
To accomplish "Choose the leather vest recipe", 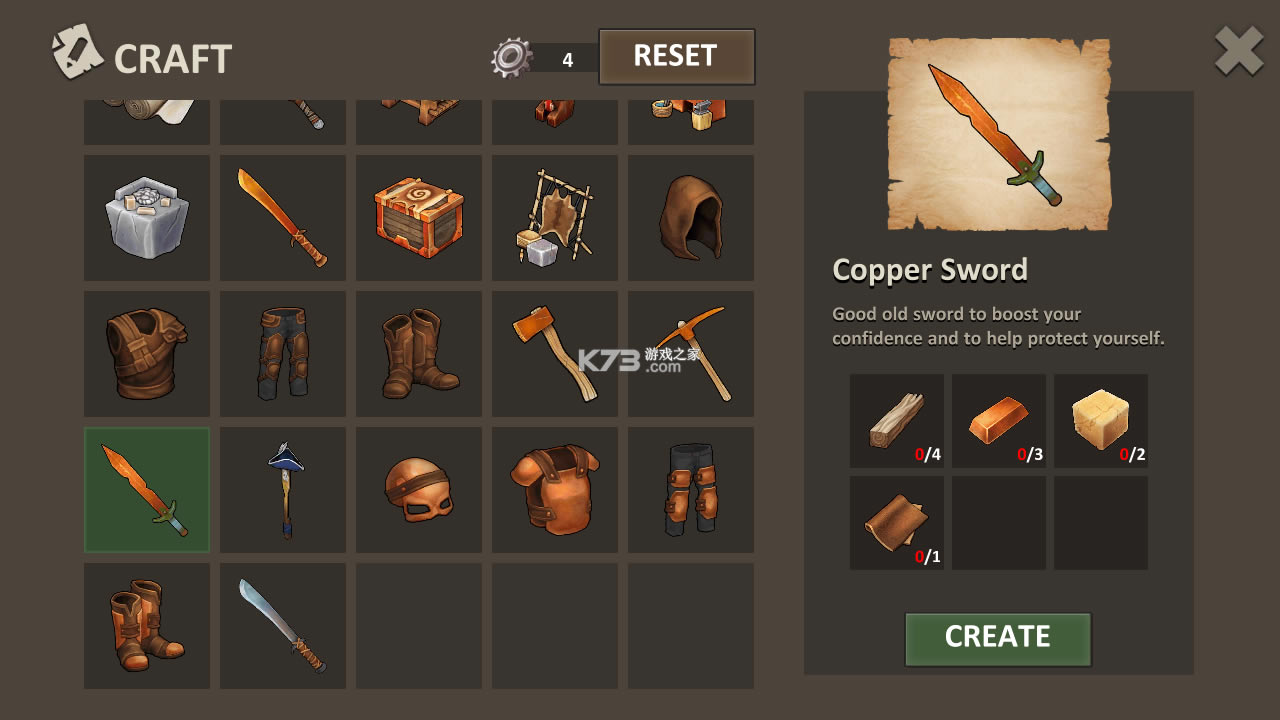I will coord(147,354).
